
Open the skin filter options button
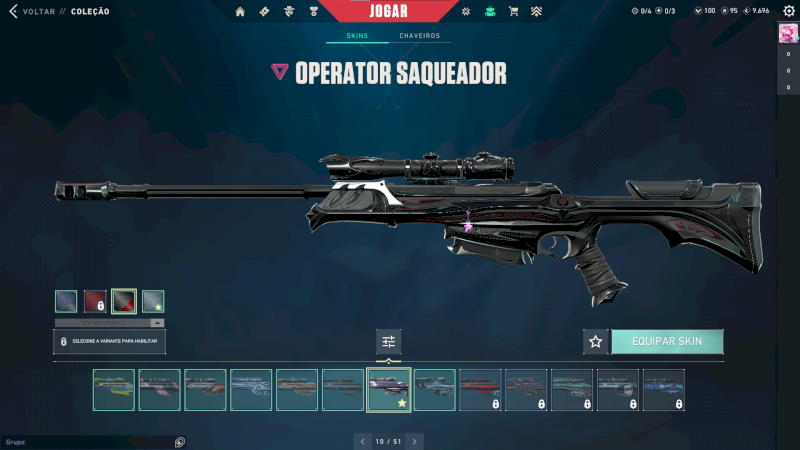pyautogui.click(x=389, y=342)
